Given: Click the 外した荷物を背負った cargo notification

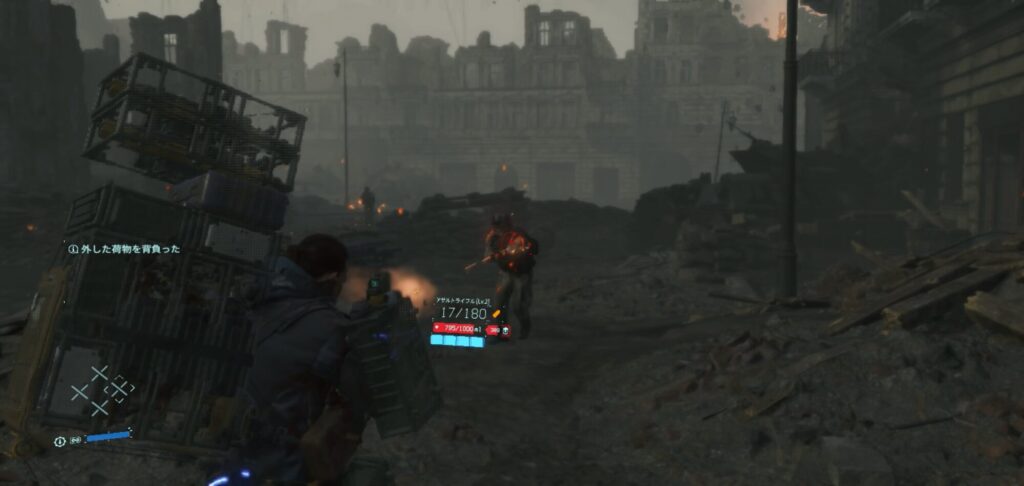Looking at the screenshot, I should point(124,249).
